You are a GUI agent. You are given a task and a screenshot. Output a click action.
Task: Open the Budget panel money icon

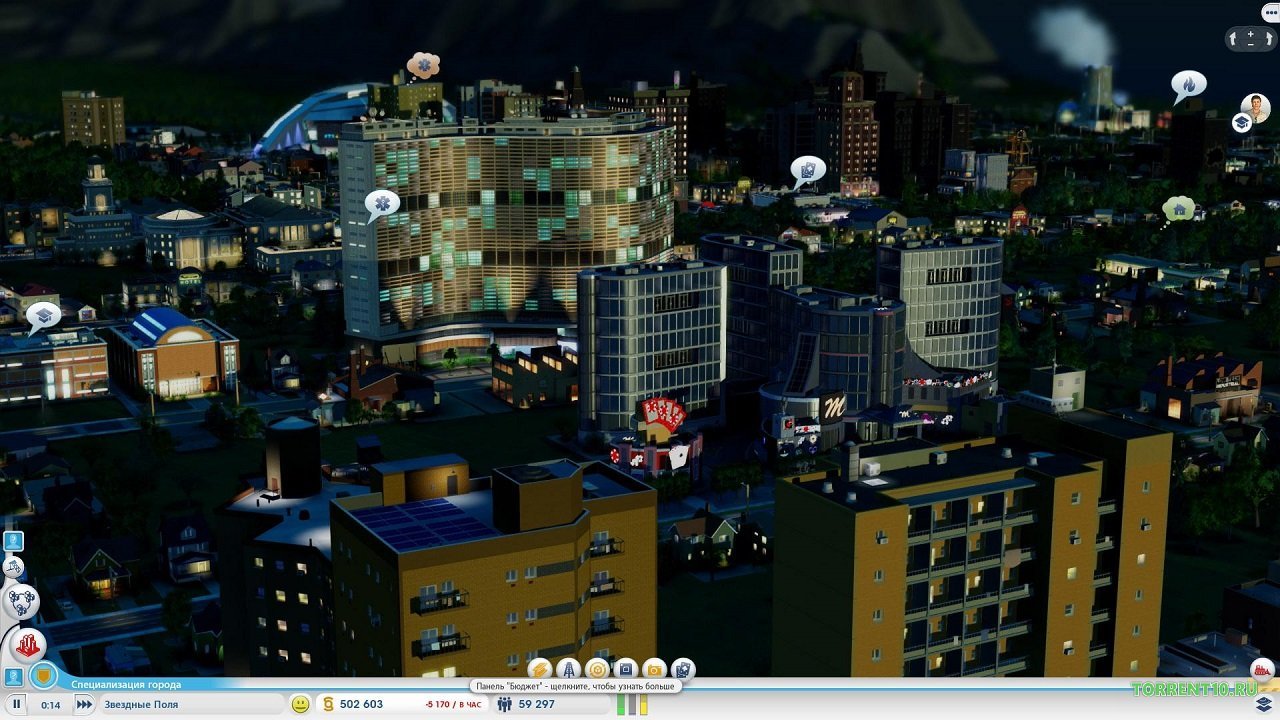click(x=539, y=670)
